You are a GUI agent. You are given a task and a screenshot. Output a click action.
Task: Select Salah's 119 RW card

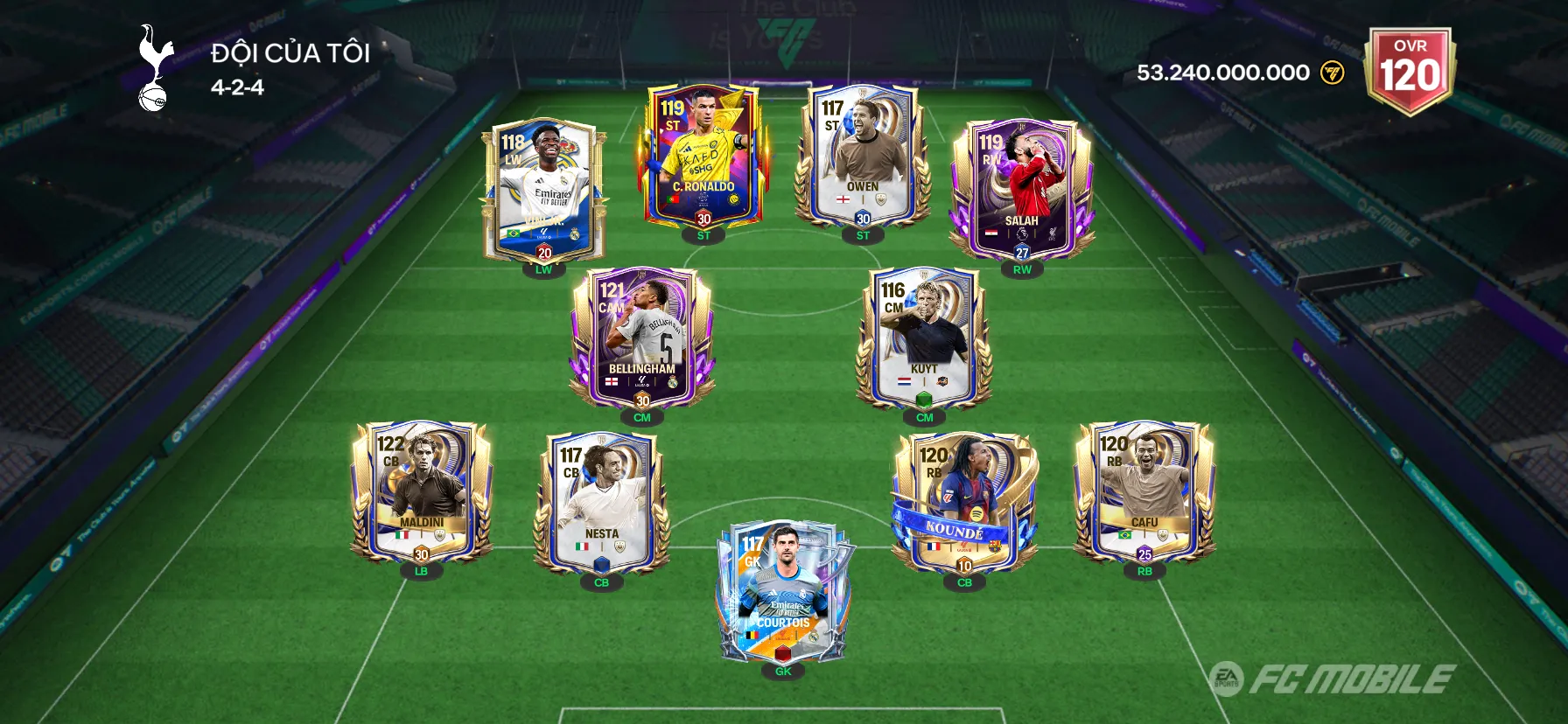click(1021, 191)
